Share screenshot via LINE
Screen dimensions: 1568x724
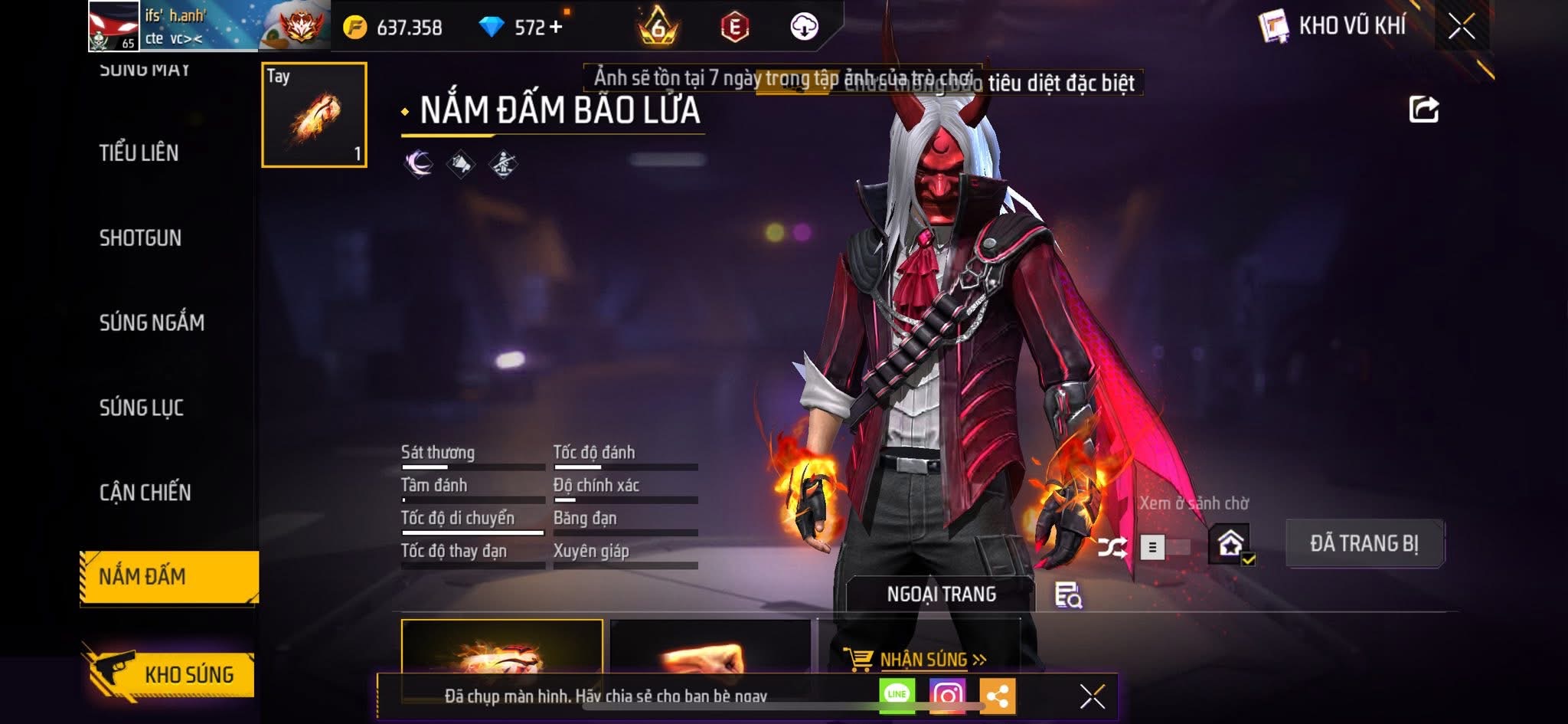point(897,695)
